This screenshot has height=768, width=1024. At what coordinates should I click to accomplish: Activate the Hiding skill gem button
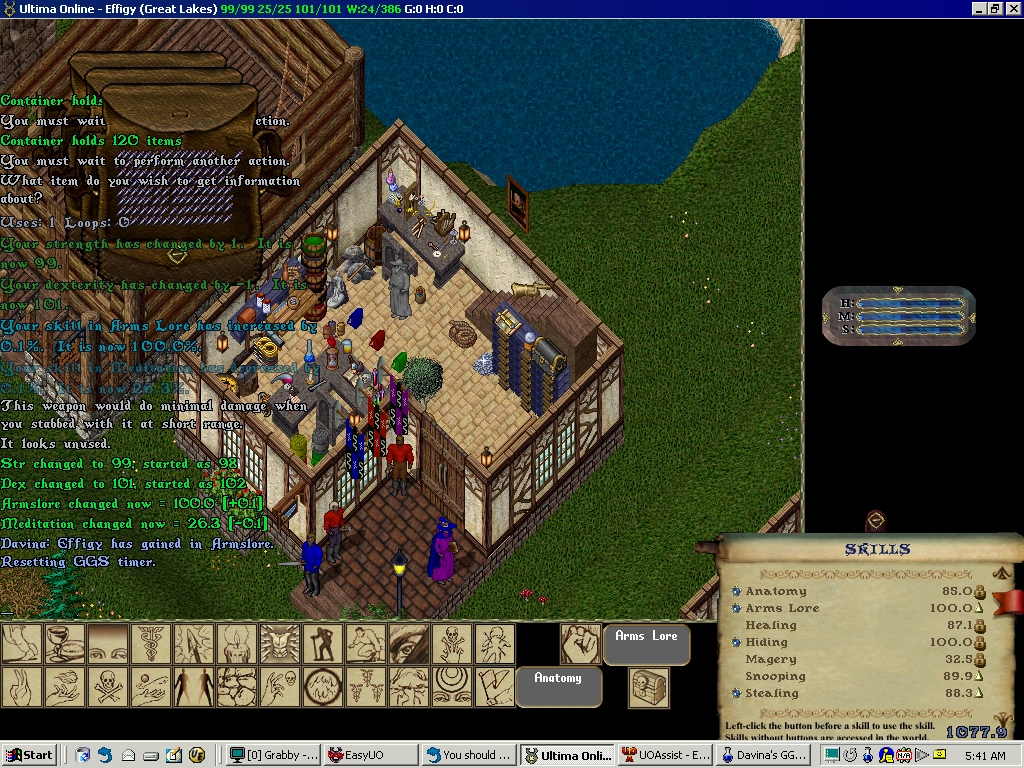click(x=736, y=643)
